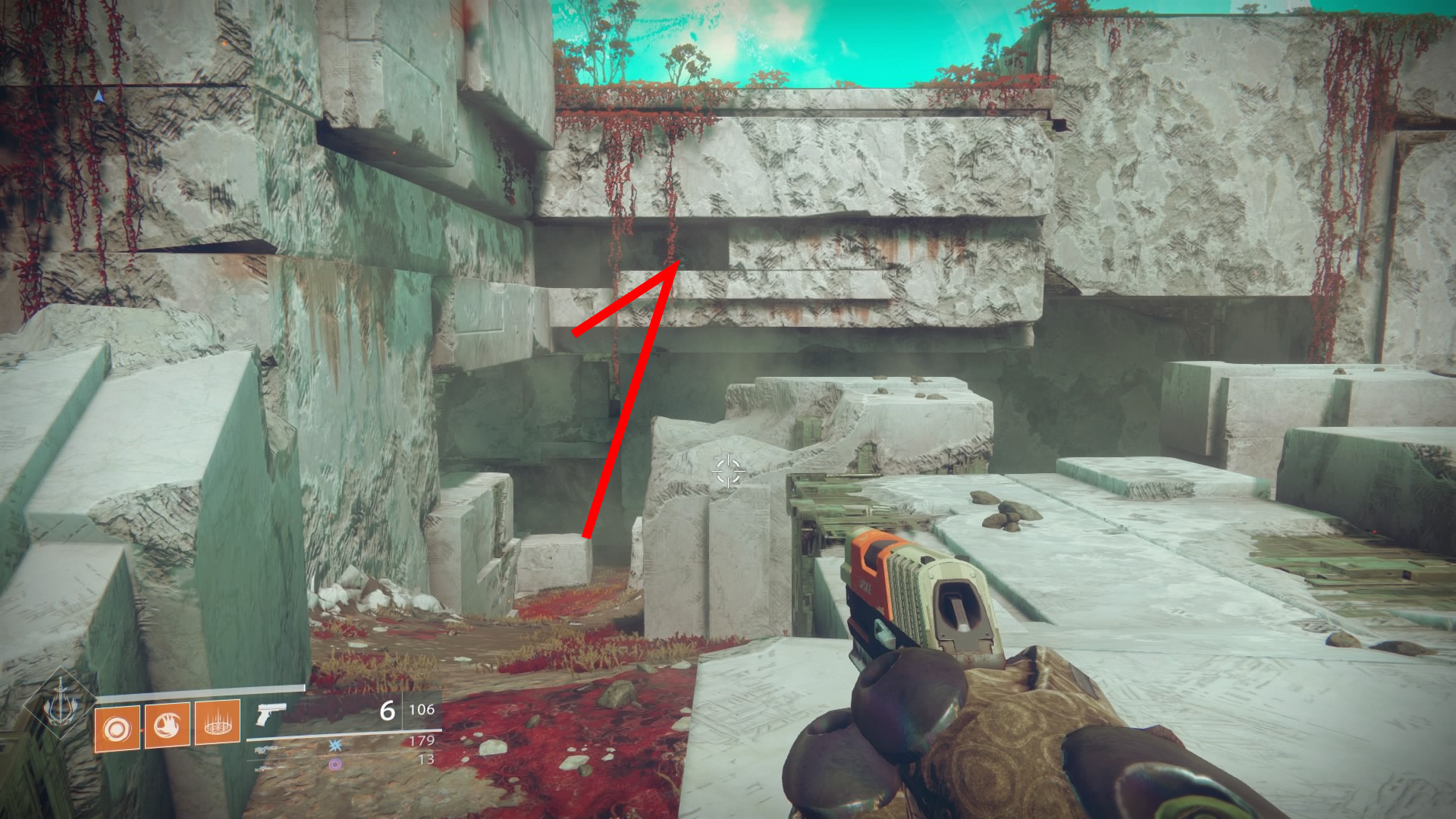Select the equipped white sidearm weapon icon
1456x819 pixels.
(271, 714)
